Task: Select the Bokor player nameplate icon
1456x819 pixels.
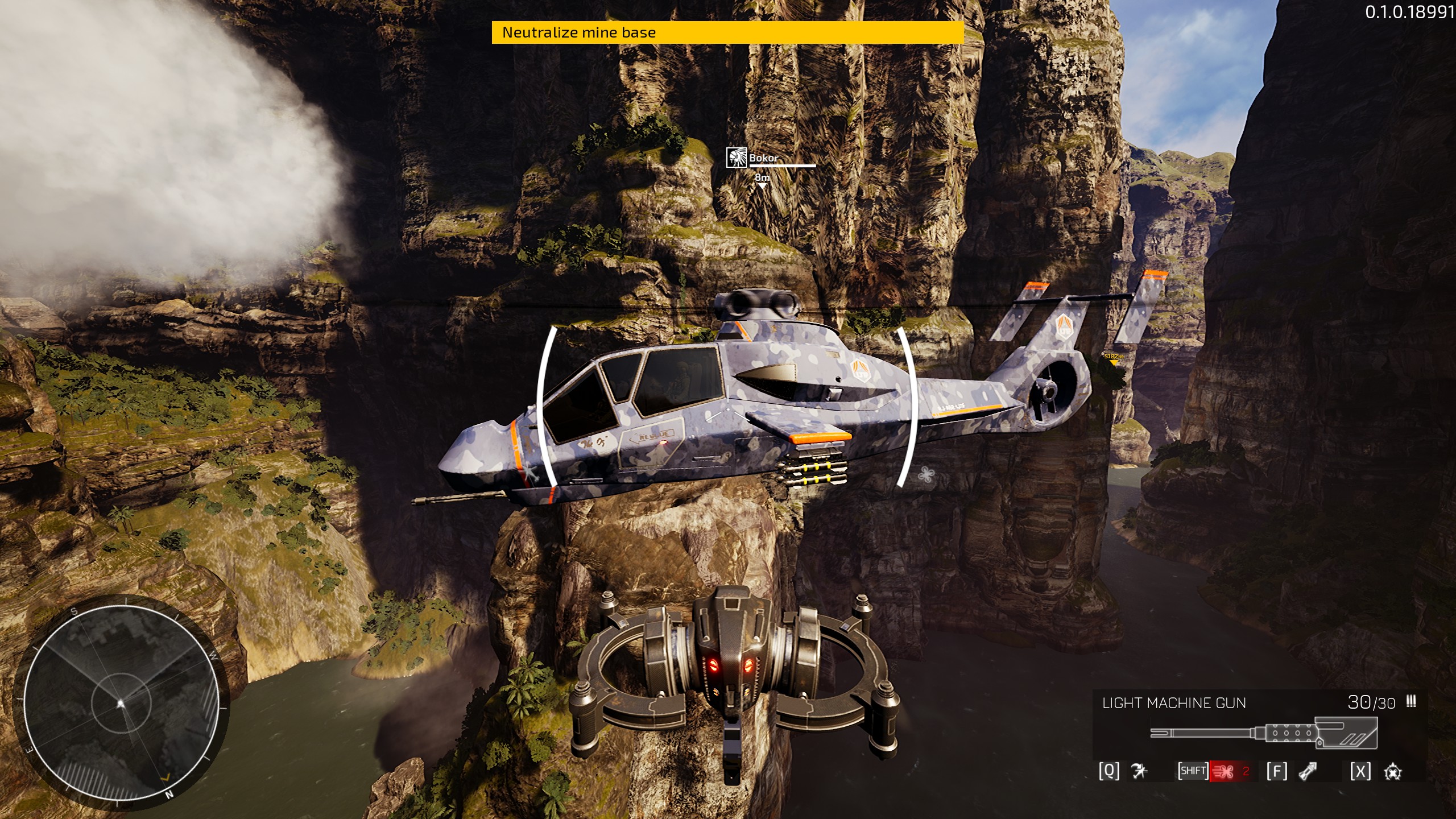Action: tap(736, 158)
